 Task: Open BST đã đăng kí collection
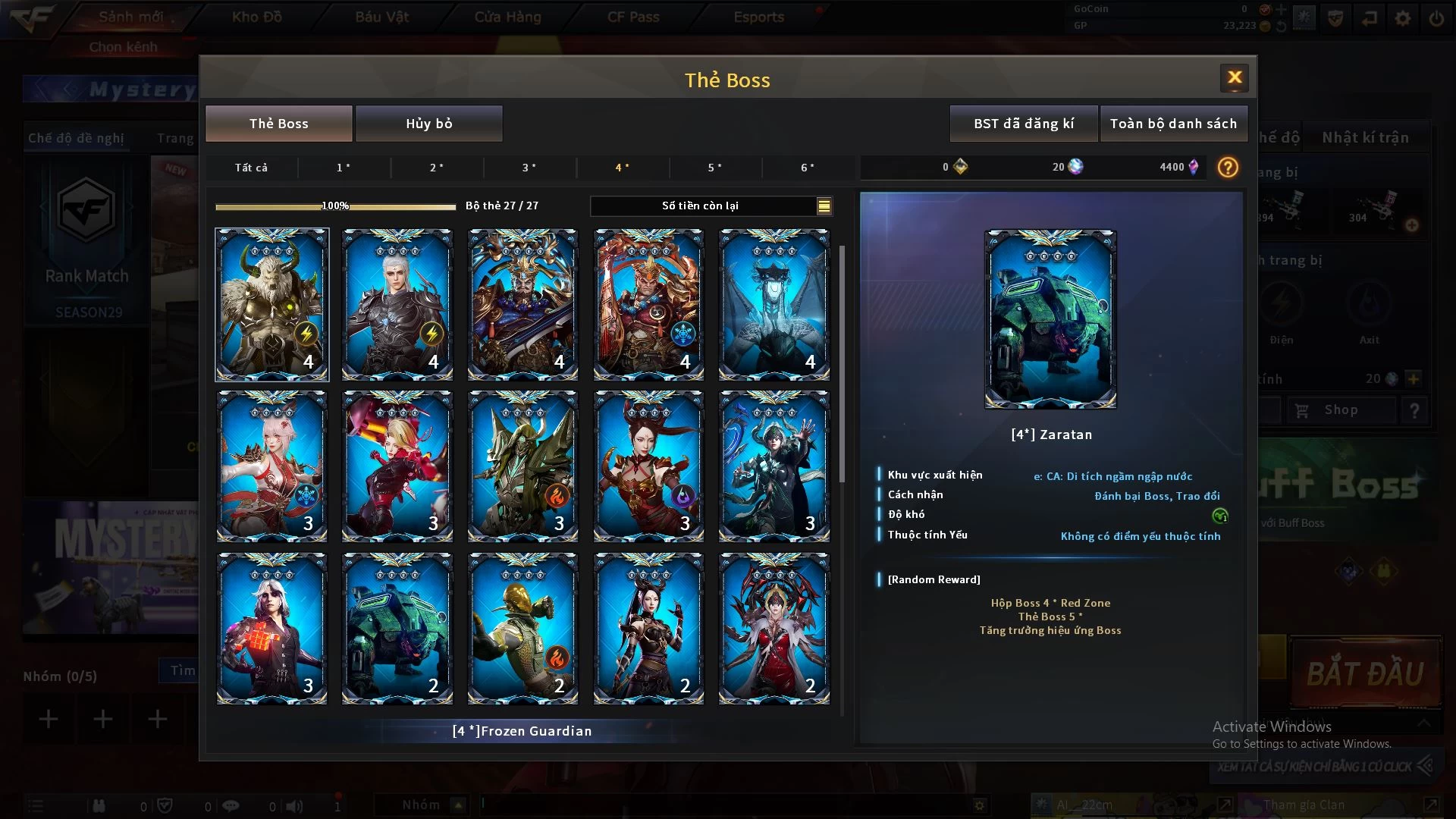(1023, 124)
